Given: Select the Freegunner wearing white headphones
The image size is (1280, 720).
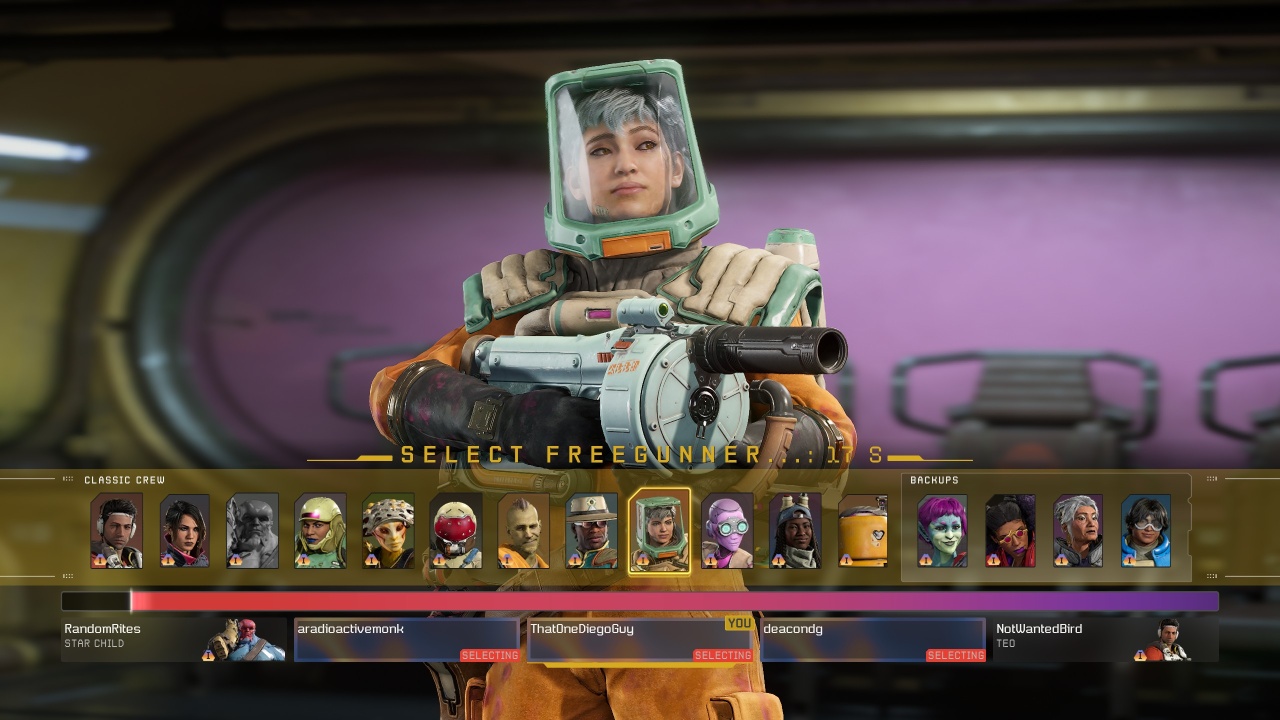Looking at the screenshot, I should 116,531.
